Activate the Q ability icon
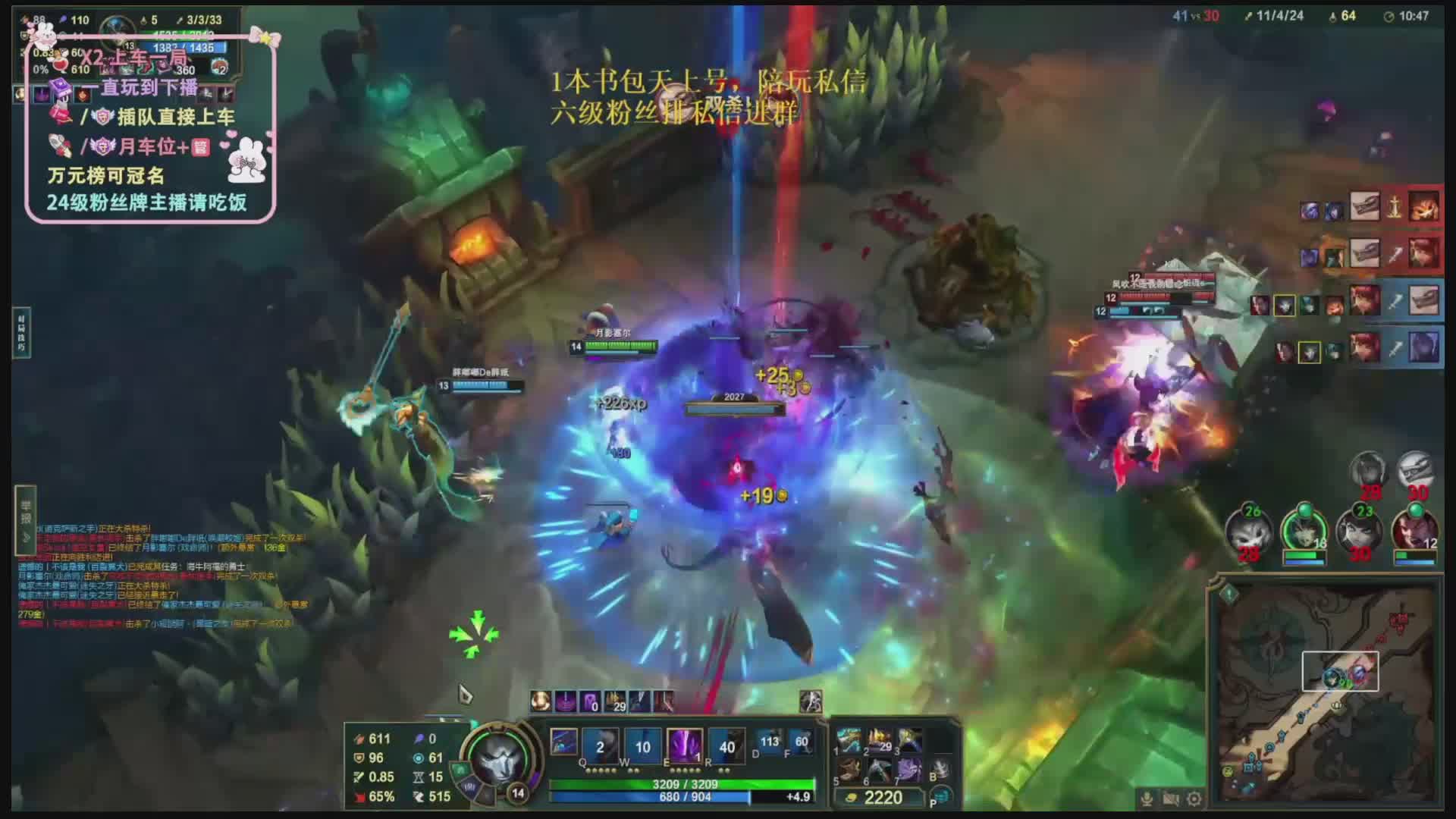1456x819 pixels. 600,745
